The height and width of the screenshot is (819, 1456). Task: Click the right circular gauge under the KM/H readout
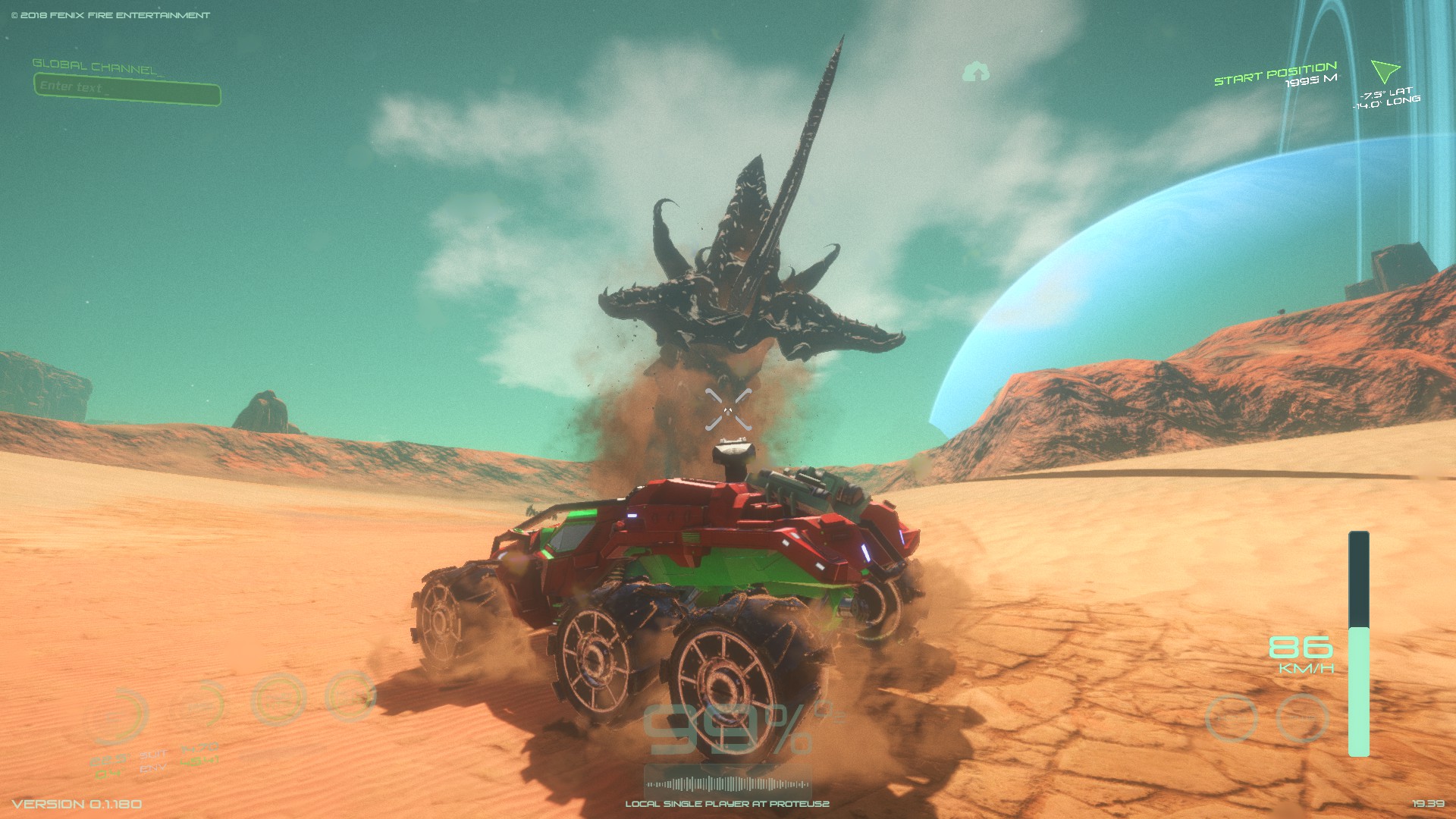(1302, 718)
